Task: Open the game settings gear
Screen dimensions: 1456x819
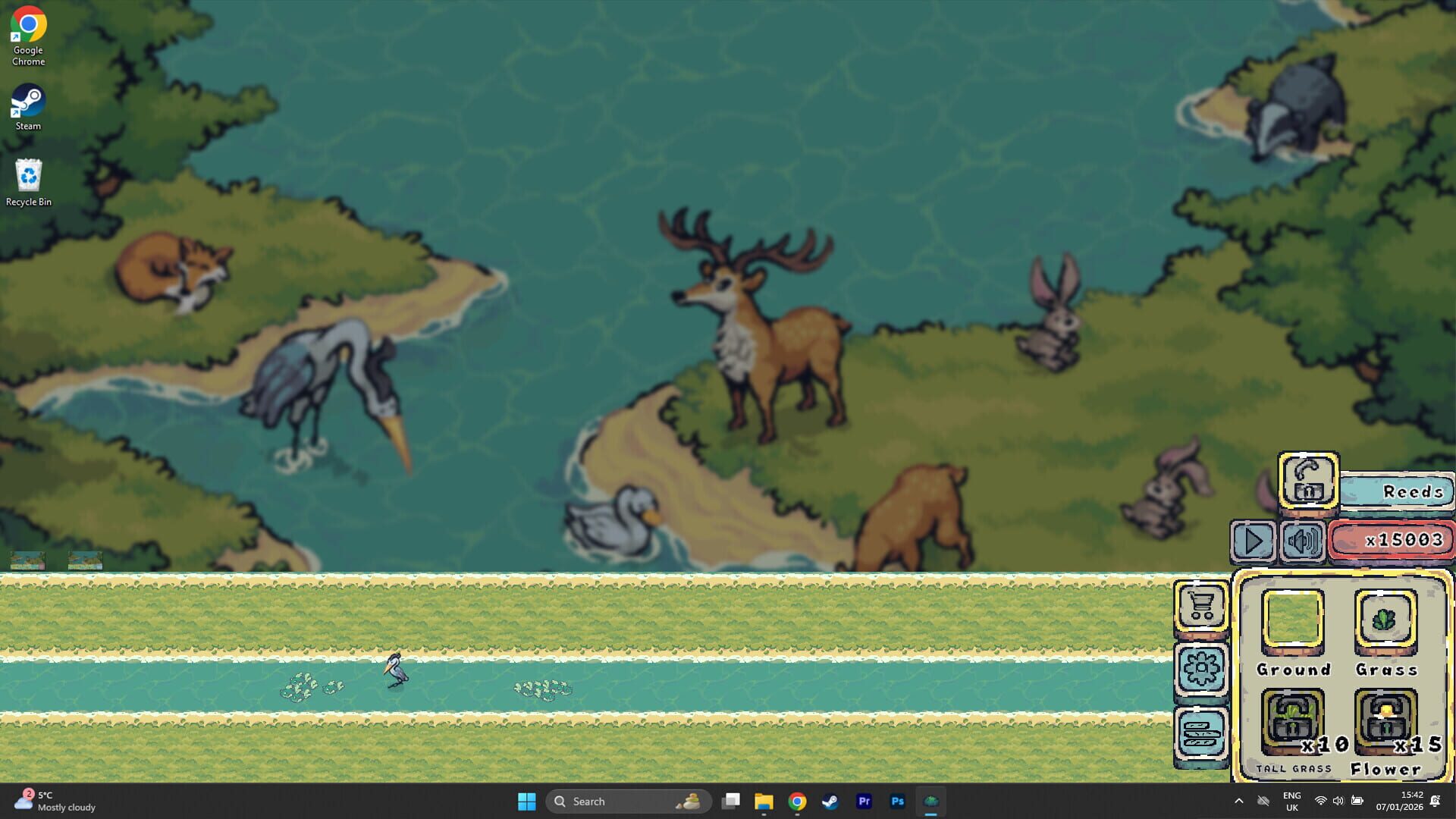Action: (x=1202, y=667)
